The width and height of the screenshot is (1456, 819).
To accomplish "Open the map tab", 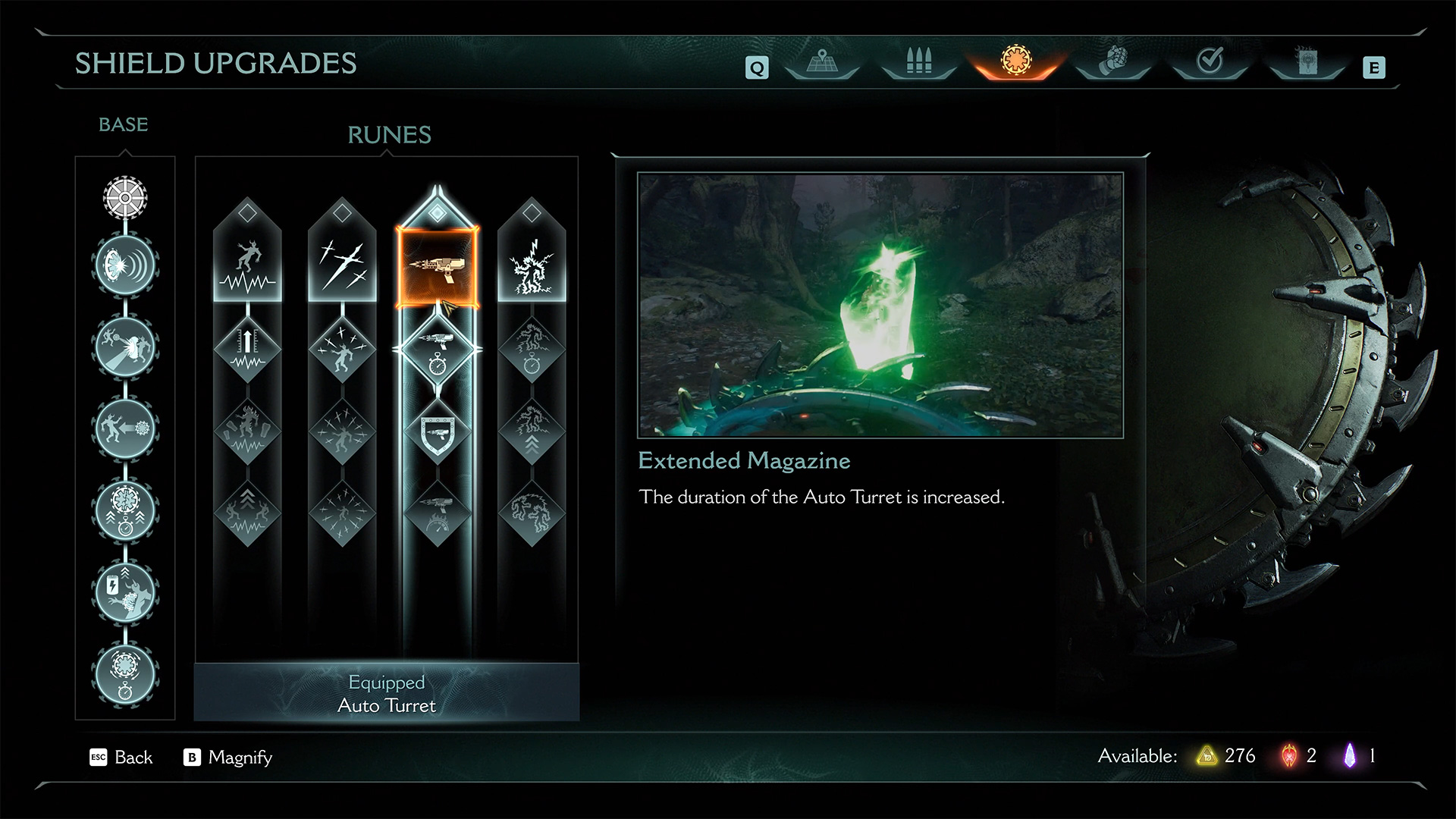I will pos(821,61).
